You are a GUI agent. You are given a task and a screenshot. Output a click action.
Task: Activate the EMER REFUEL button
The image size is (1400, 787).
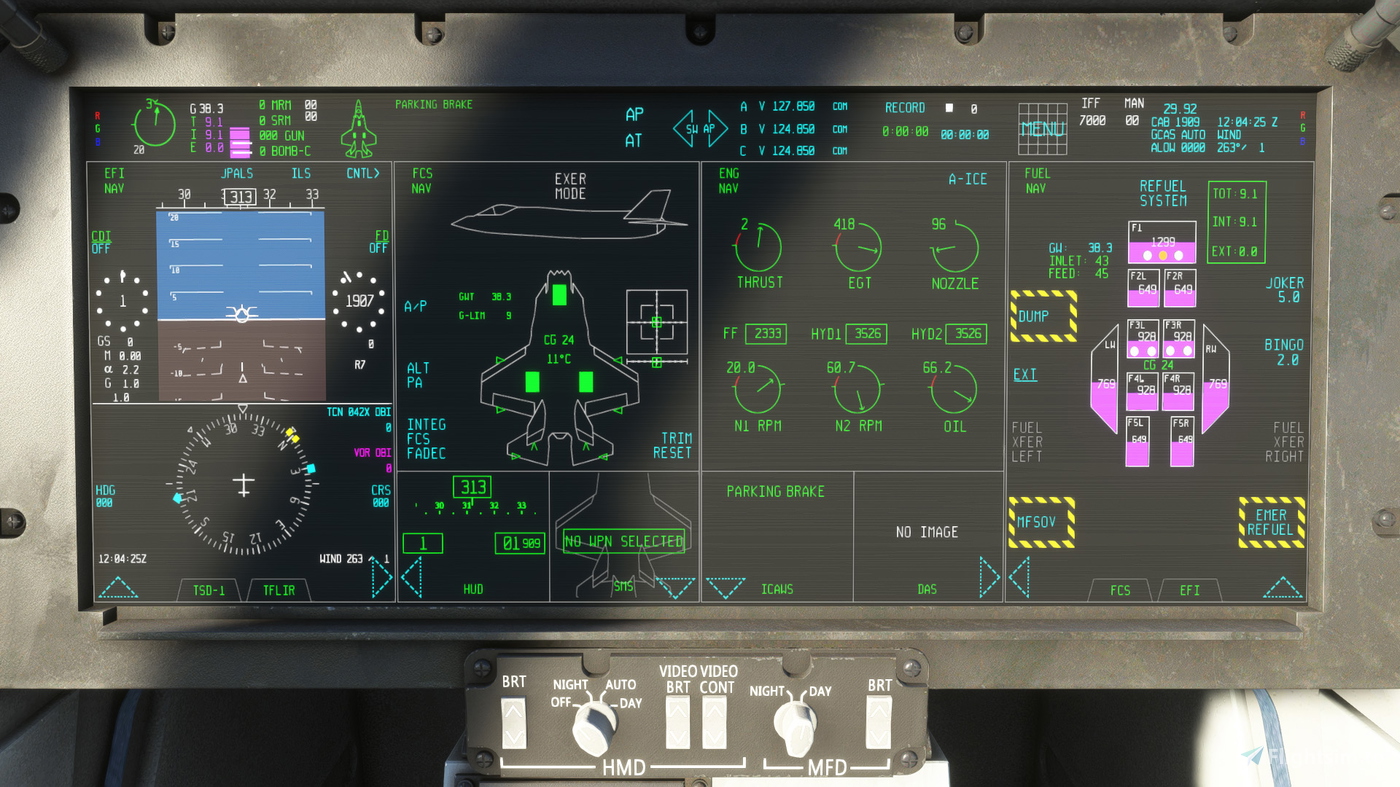[x=1271, y=522]
